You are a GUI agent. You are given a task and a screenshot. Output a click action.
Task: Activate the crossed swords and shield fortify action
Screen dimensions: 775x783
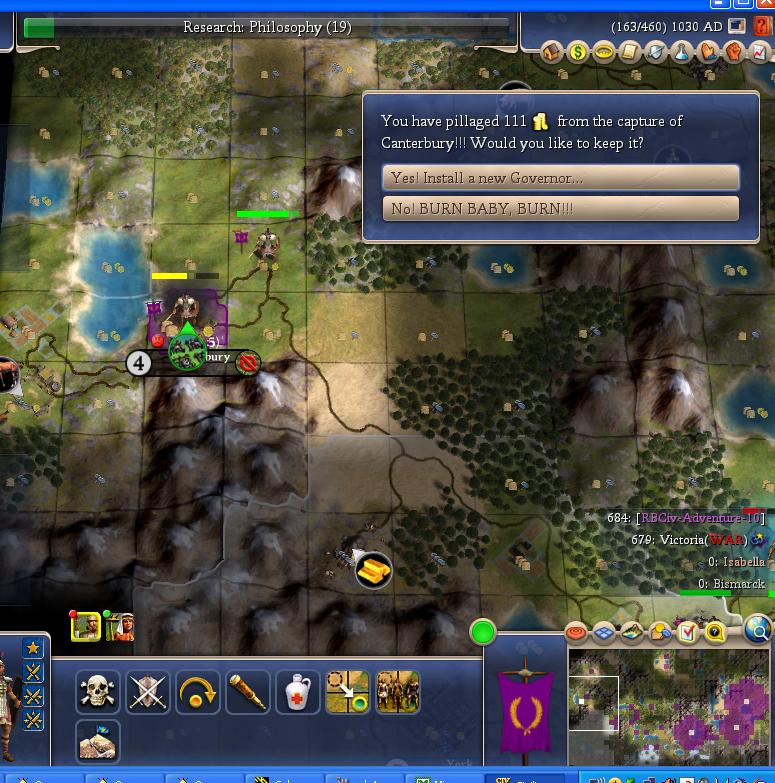(148, 692)
